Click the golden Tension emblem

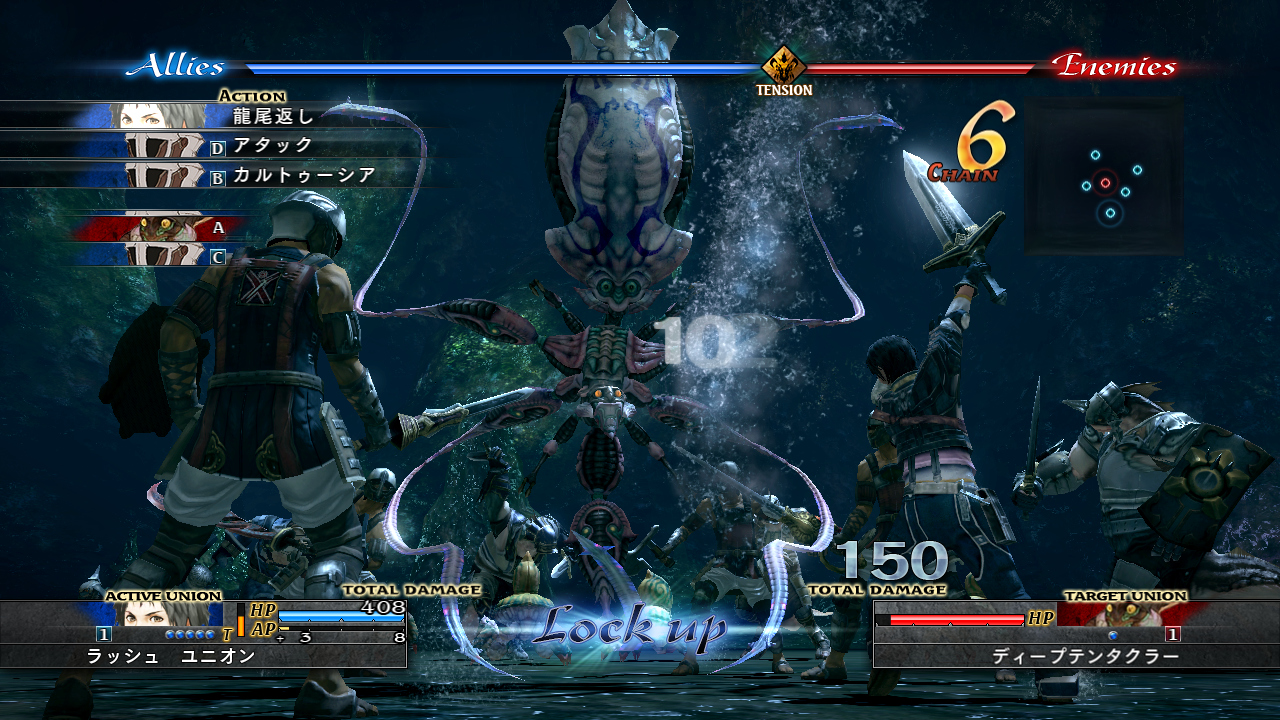[784, 66]
